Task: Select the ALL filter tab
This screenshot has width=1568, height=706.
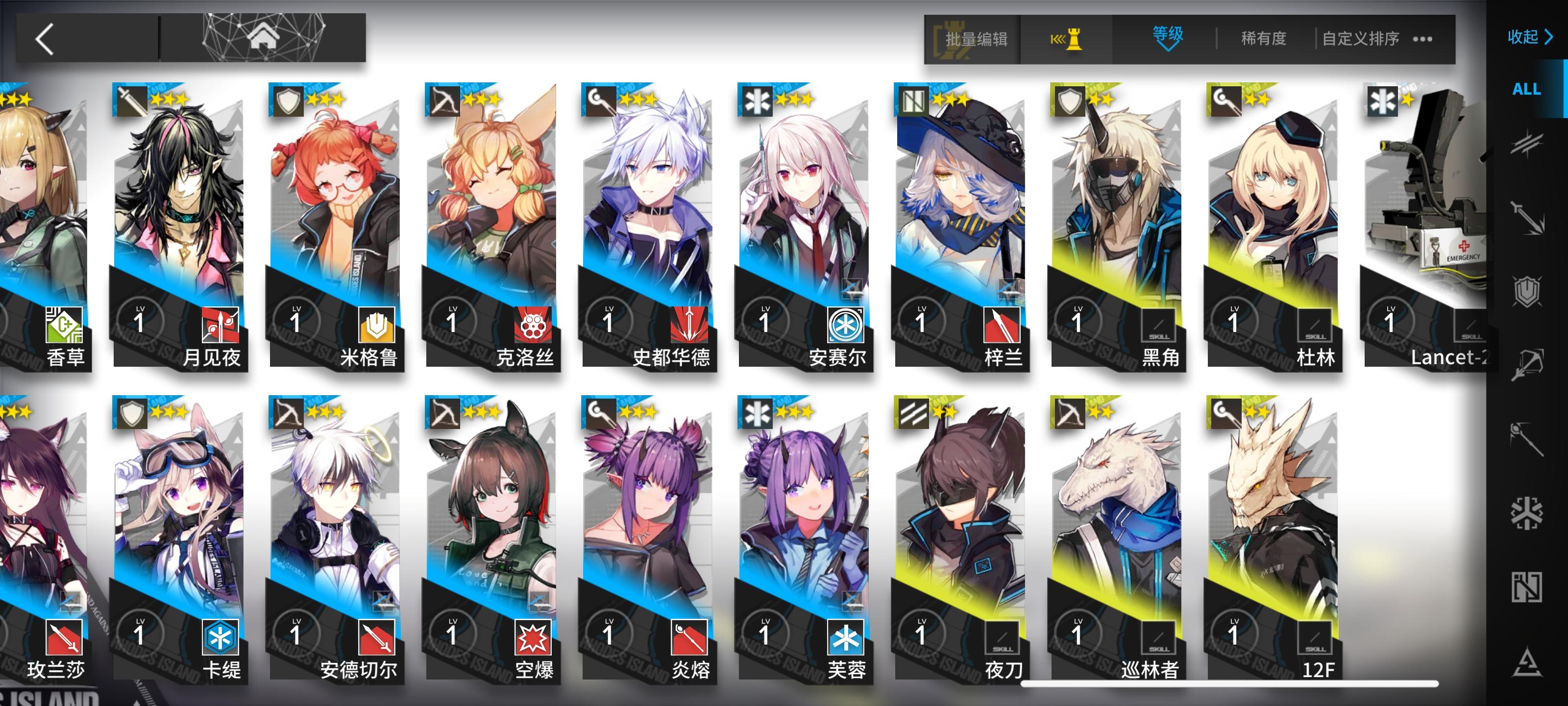Action: (1527, 89)
